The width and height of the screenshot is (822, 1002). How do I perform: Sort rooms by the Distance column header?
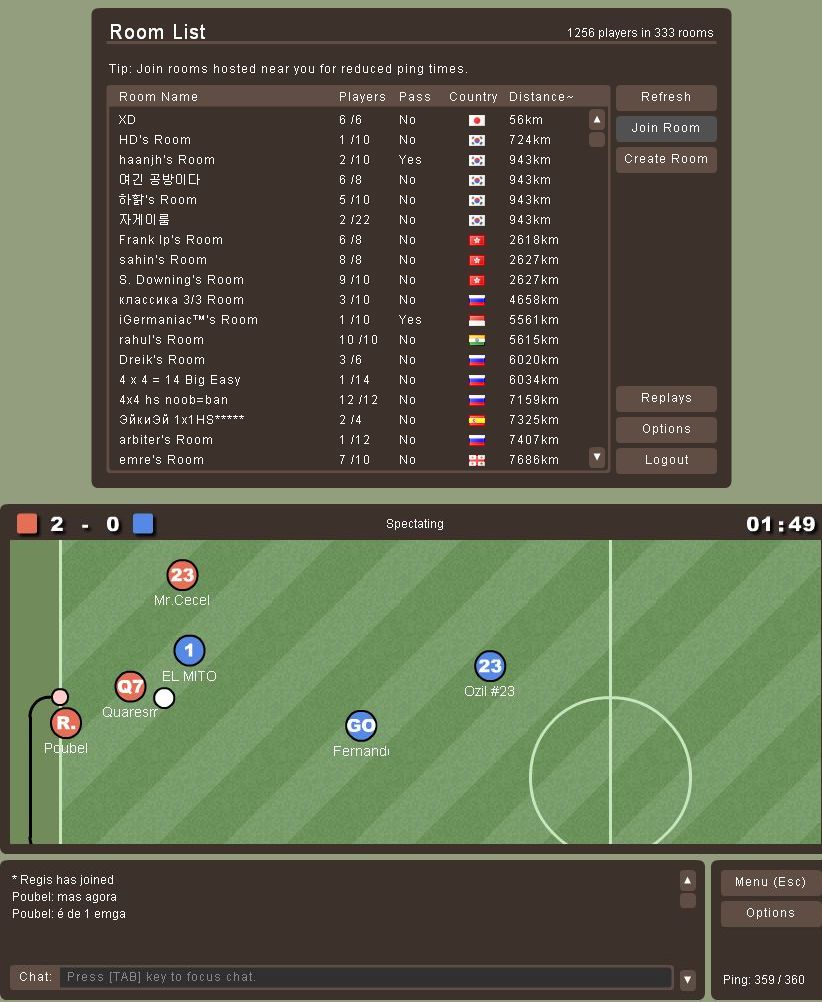pos(541,97)
